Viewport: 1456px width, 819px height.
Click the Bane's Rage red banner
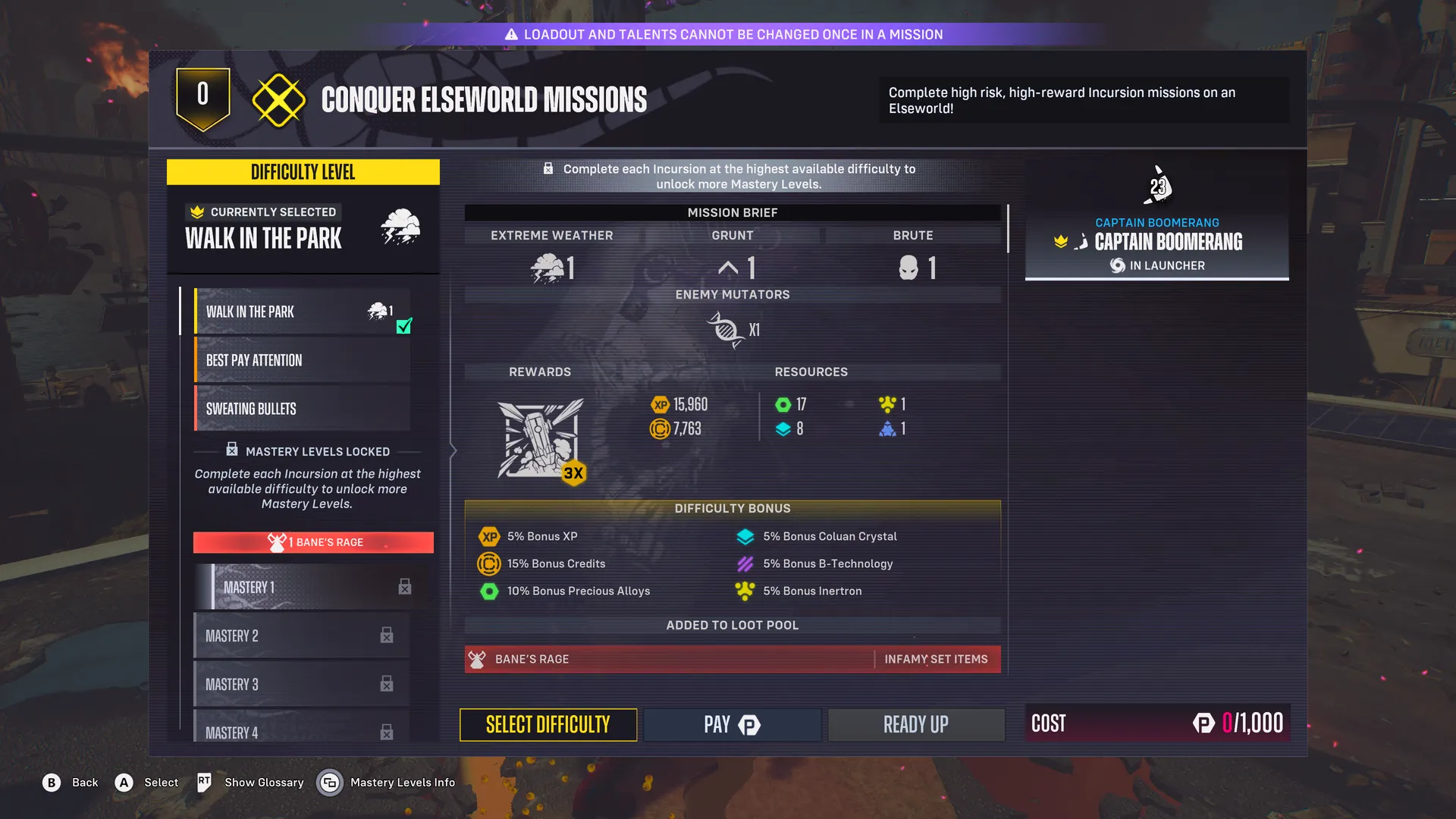[313, 542]
